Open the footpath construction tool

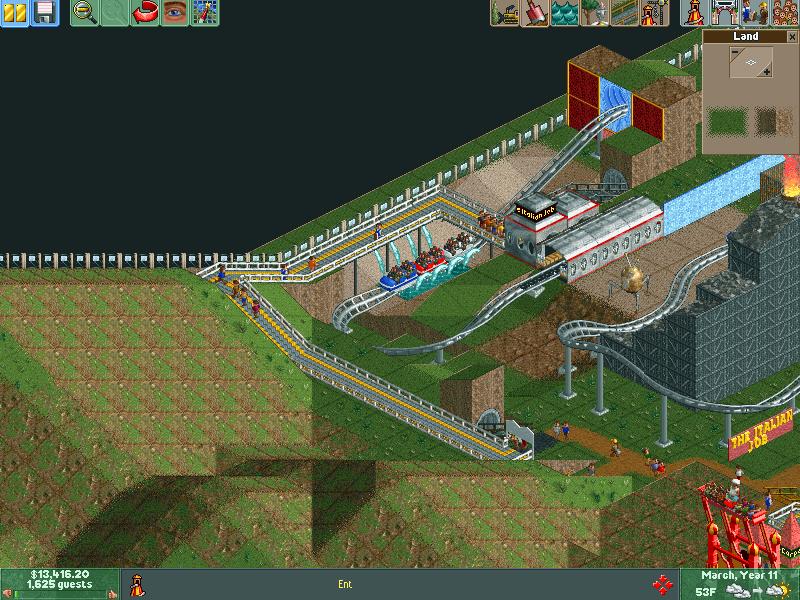[x=625, y=13]
